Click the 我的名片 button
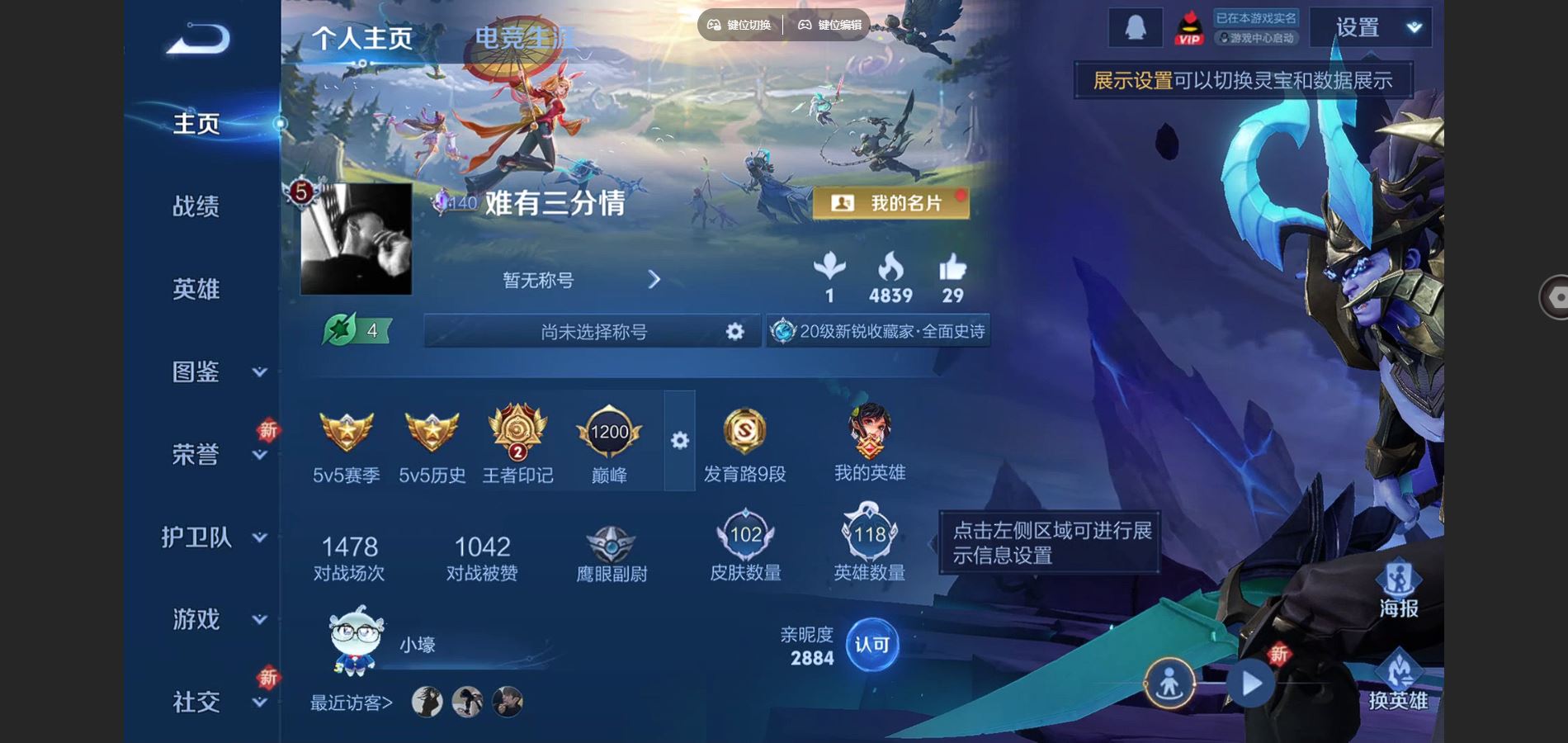This screenshot has height=743, width=1568. point(891,201)
